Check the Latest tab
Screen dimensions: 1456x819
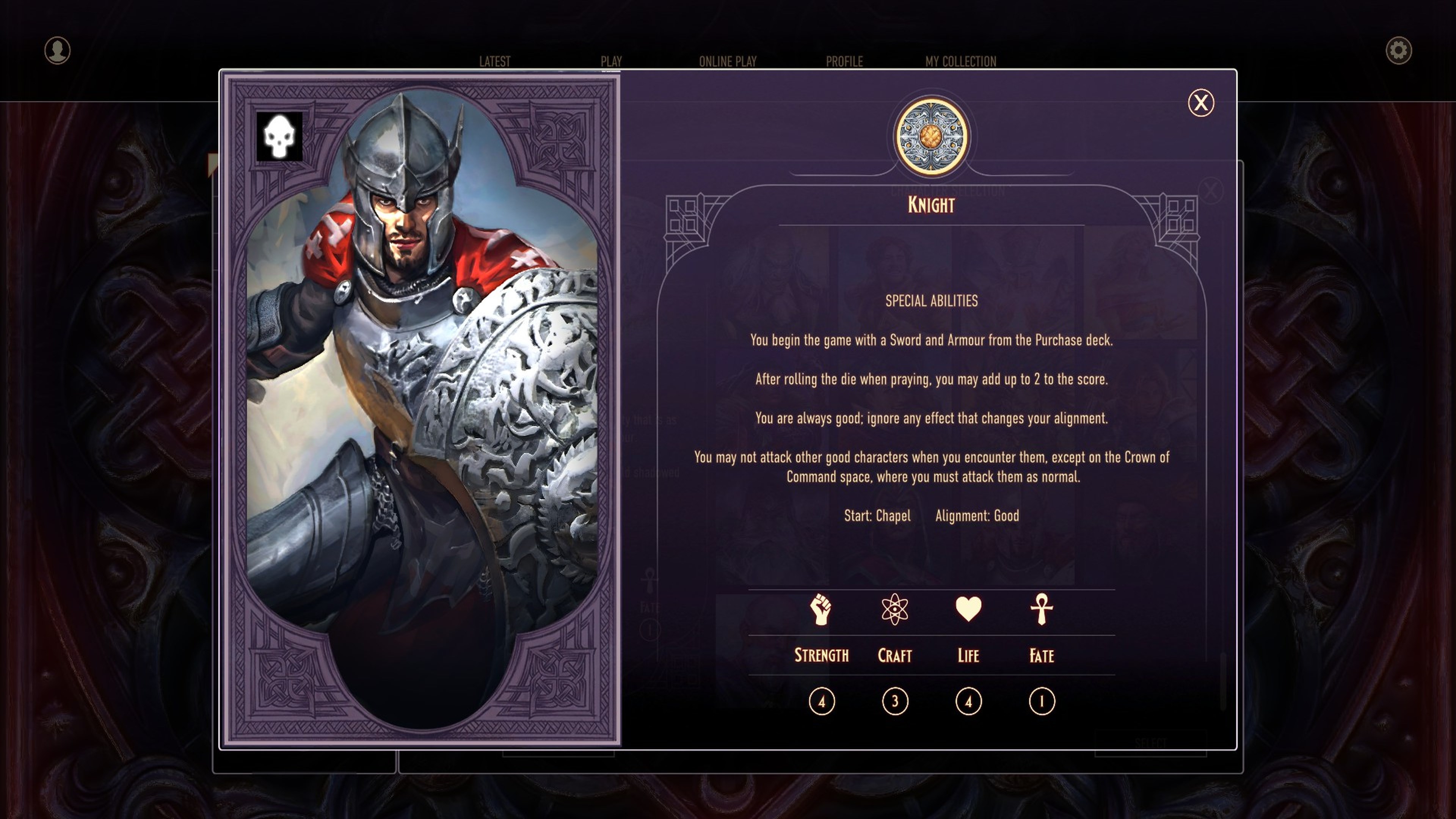click(x=494, y=61)
